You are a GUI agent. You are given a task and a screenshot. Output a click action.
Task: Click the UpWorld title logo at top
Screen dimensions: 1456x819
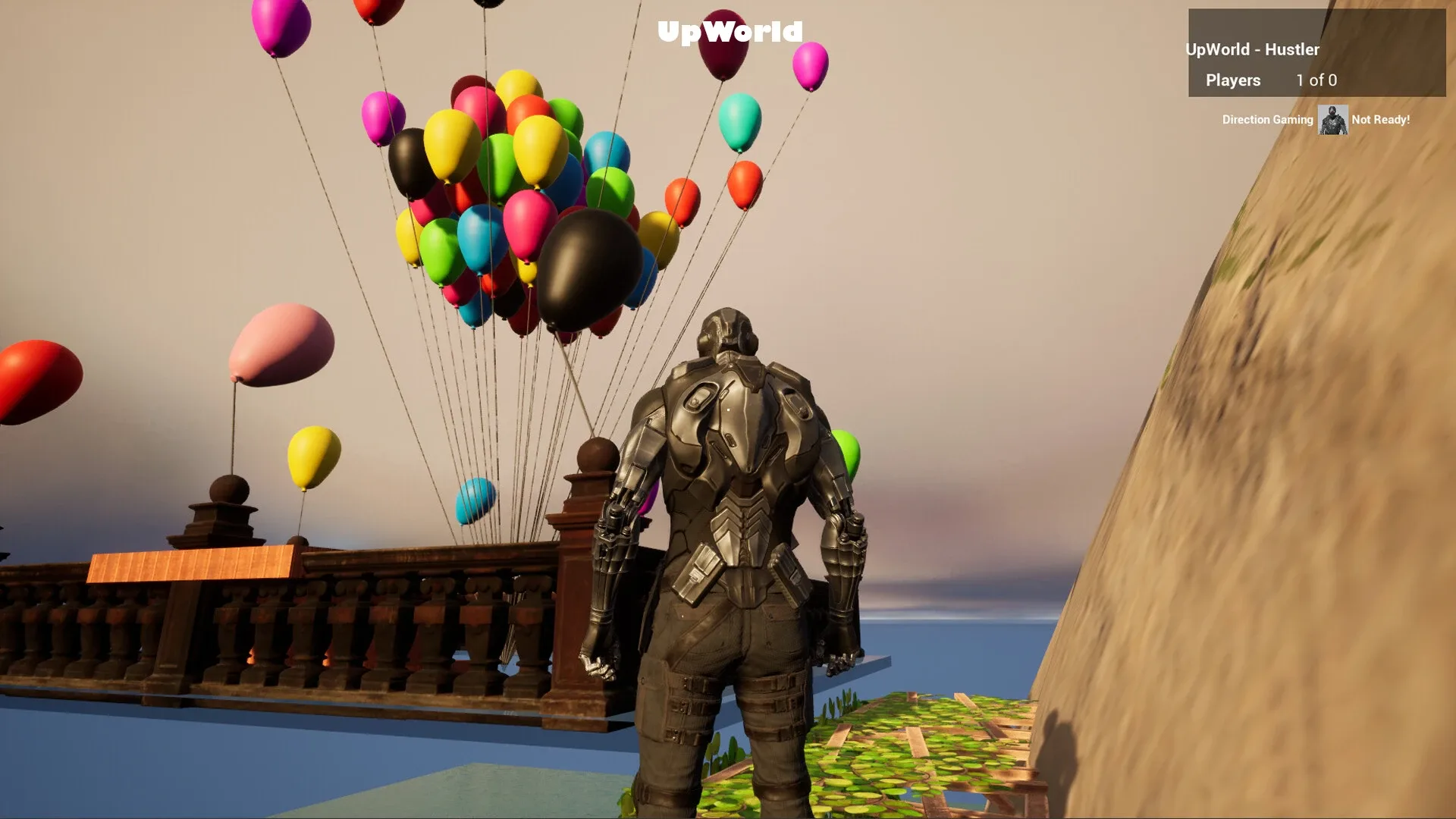pos(730,33)
